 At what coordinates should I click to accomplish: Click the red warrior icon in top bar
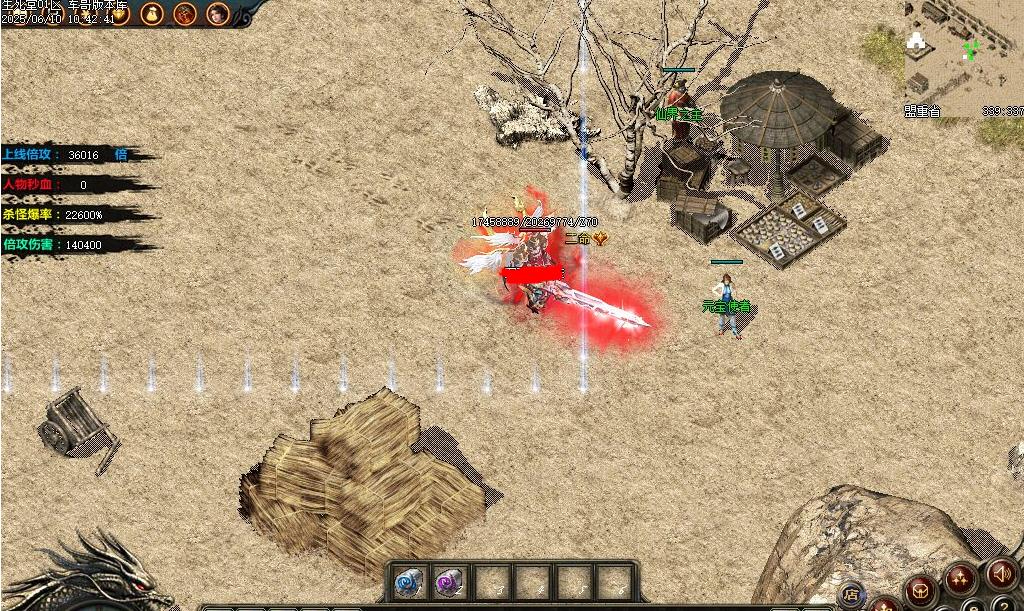[185, 13]
